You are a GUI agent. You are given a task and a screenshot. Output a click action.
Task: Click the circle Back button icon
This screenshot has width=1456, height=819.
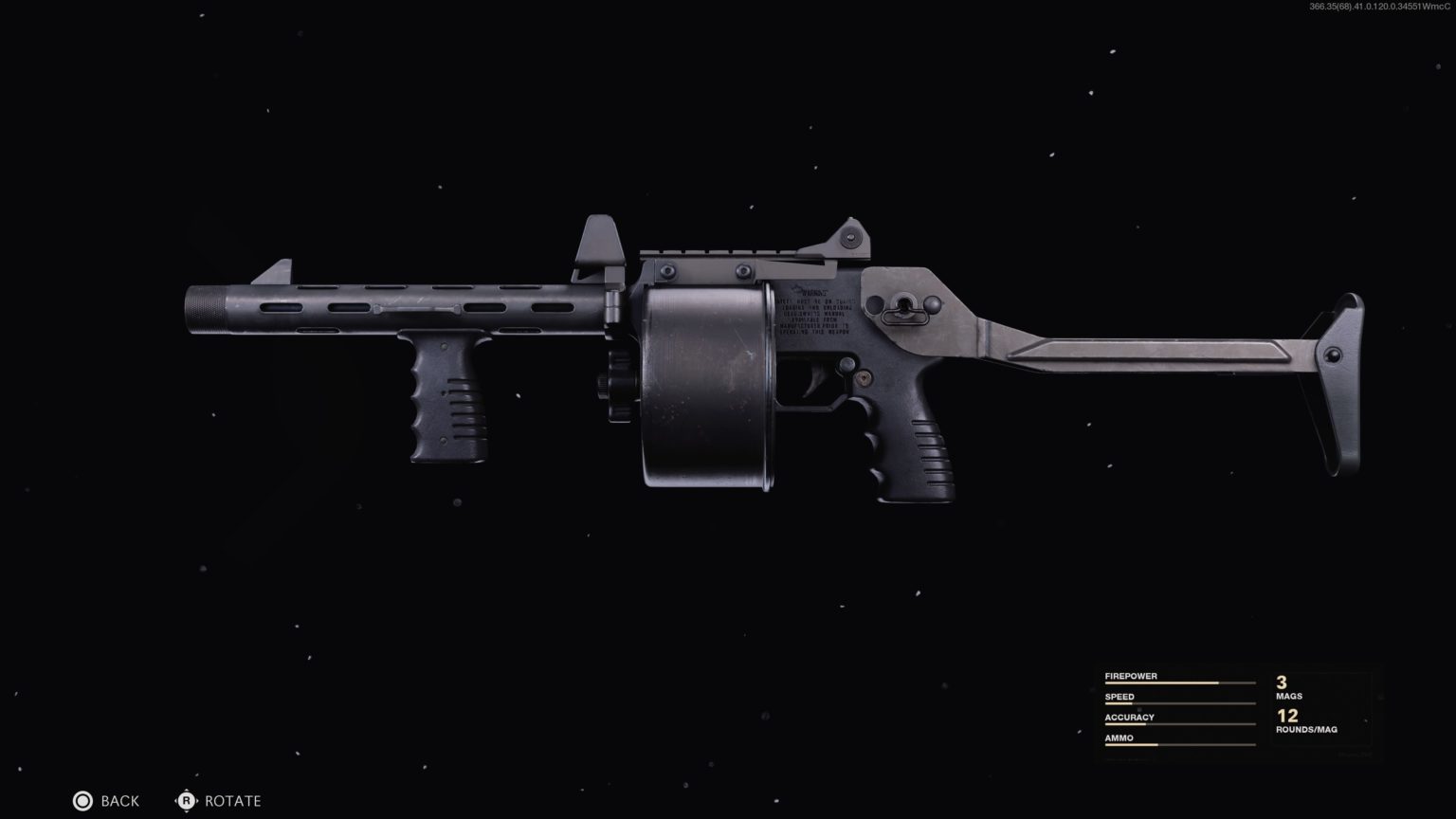coord(82,800)
